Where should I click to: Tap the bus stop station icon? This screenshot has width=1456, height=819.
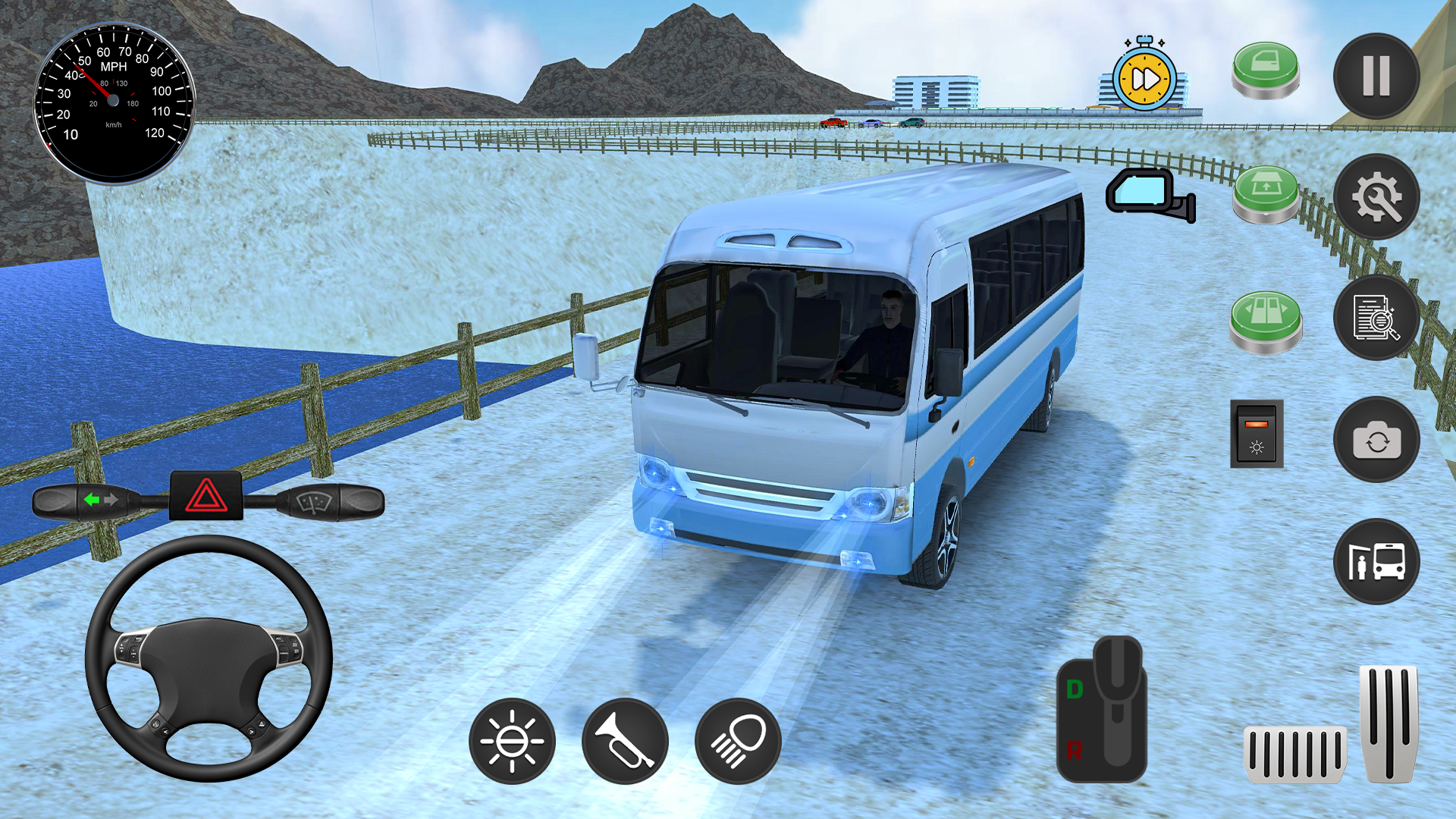click(1377, 561)
